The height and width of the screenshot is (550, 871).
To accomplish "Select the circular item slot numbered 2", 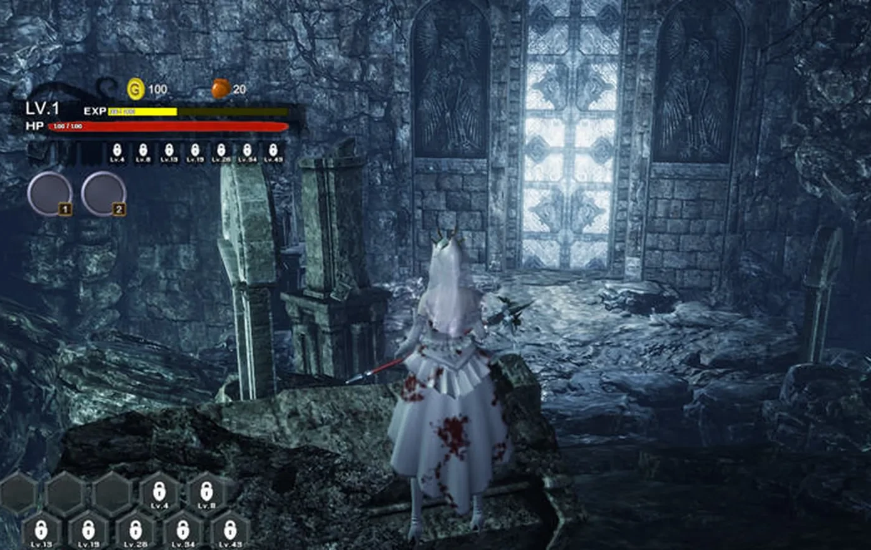I will click(103, 194).
